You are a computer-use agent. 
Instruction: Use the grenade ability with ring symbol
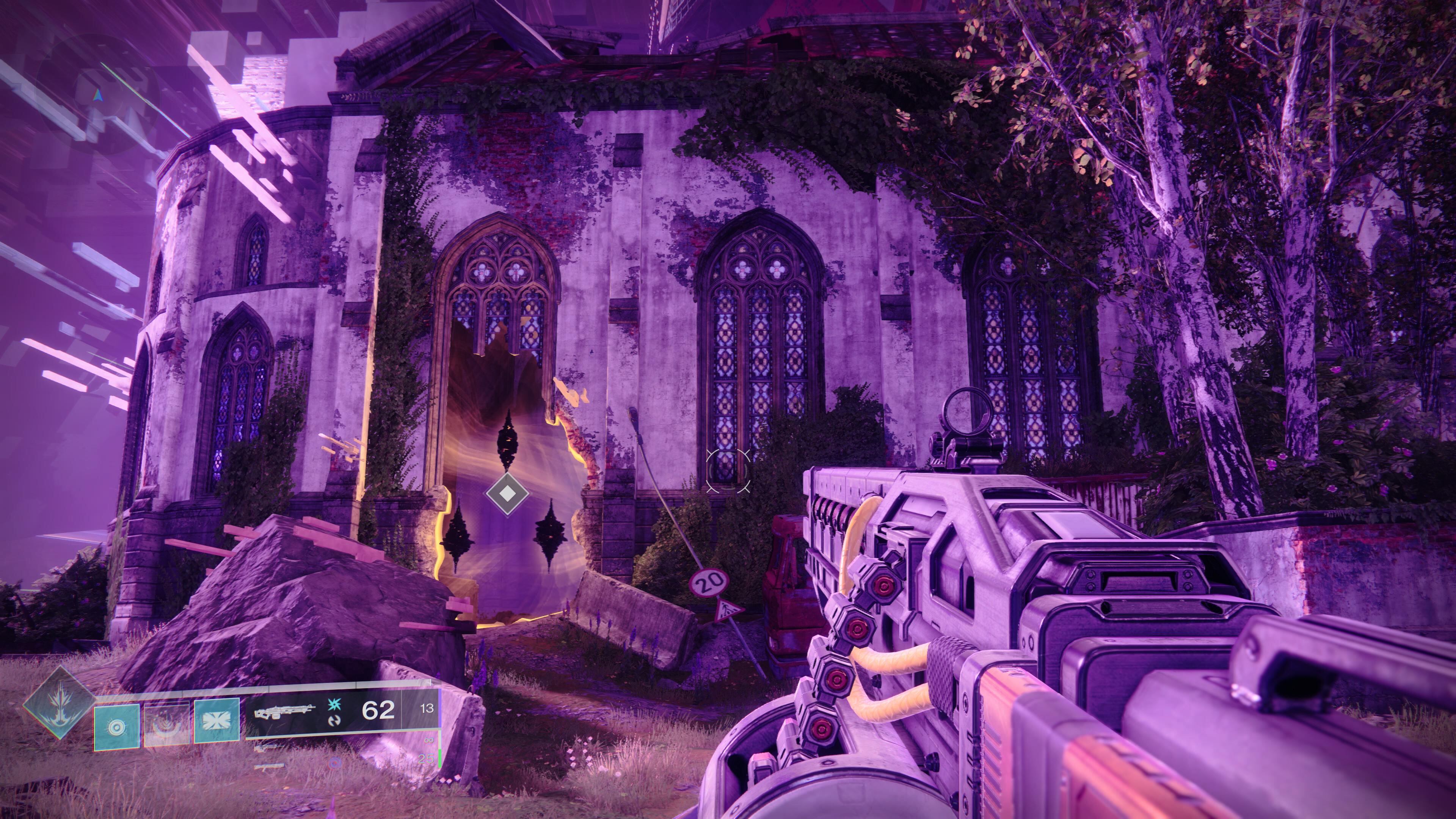117,726
